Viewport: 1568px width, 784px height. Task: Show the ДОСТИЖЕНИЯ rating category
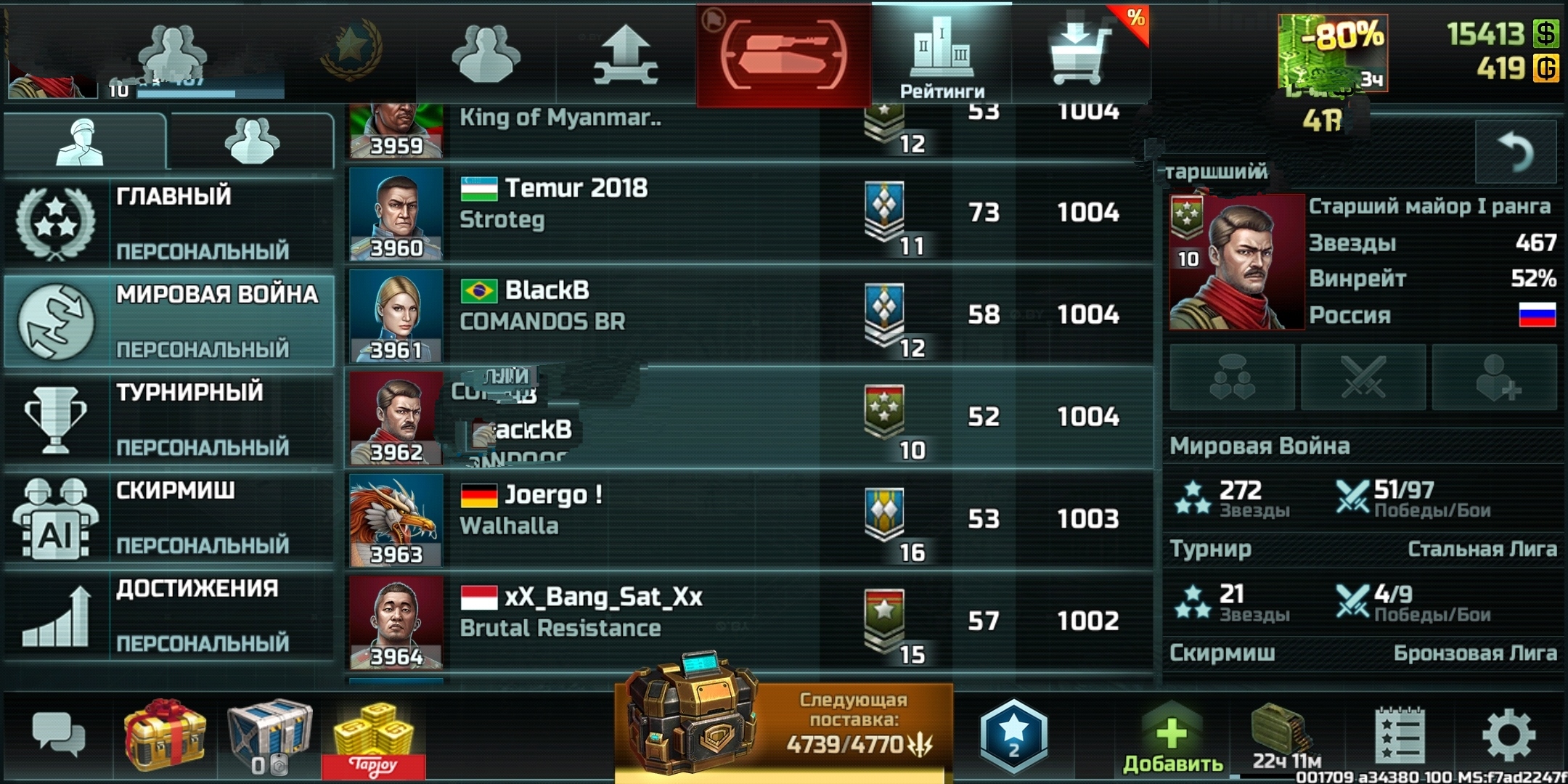169,616
